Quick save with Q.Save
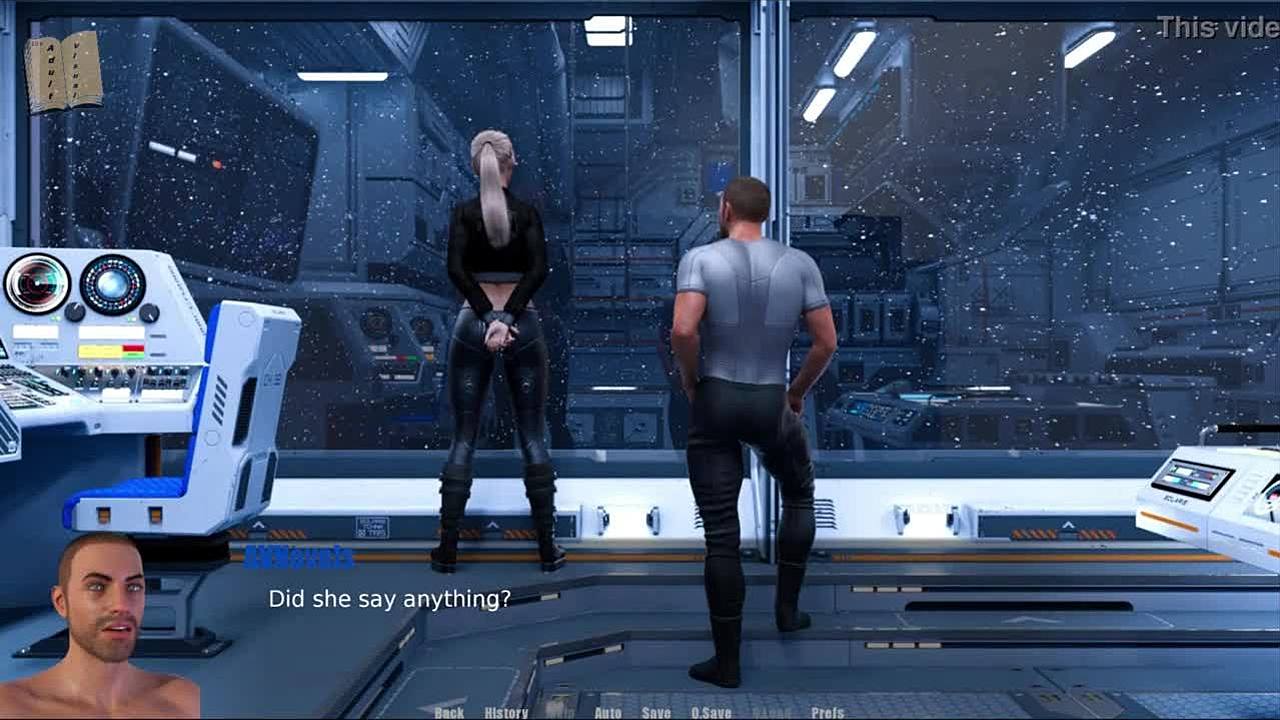This screenshot has width=1280, height=720. click(711, 712)
